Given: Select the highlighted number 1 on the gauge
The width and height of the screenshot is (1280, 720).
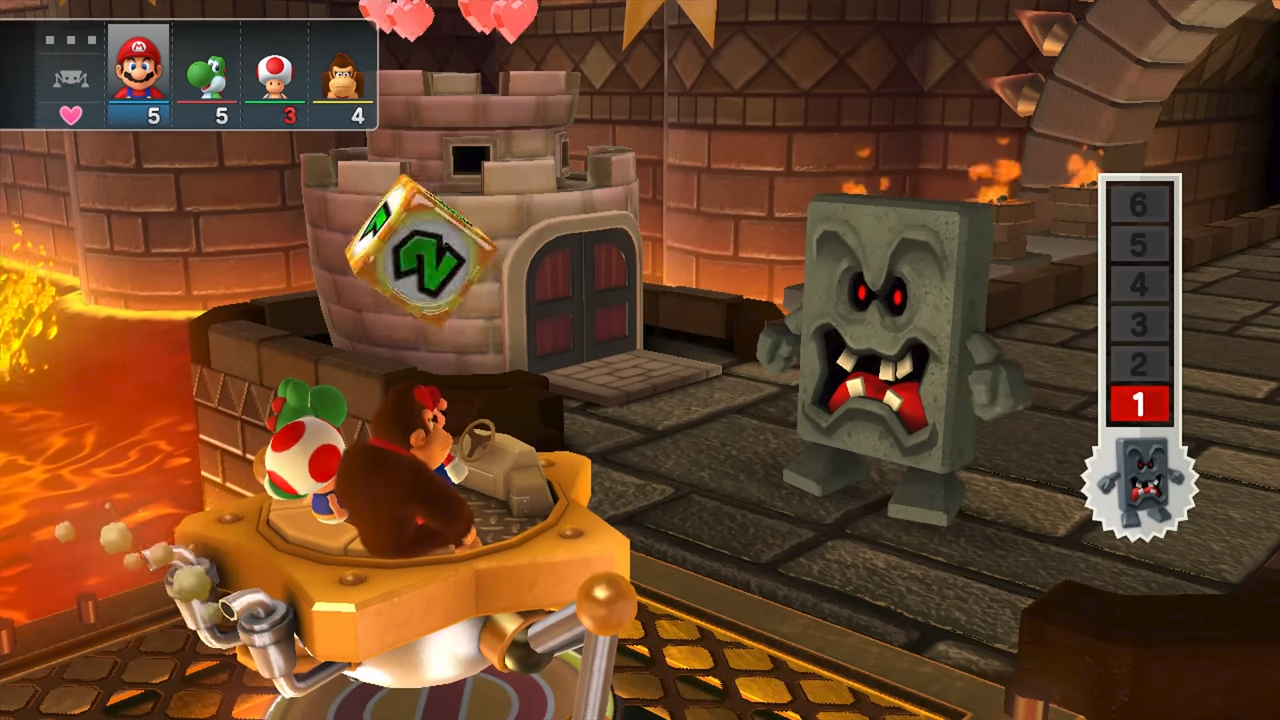Looking at the screenshot, I should (x=1139, y=403).
